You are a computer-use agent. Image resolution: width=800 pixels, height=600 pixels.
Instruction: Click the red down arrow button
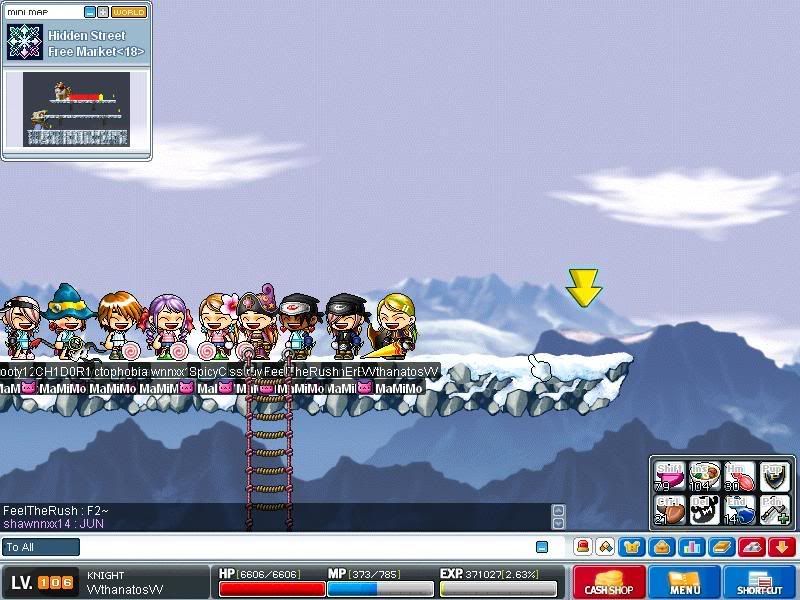(x=781, y=547)
